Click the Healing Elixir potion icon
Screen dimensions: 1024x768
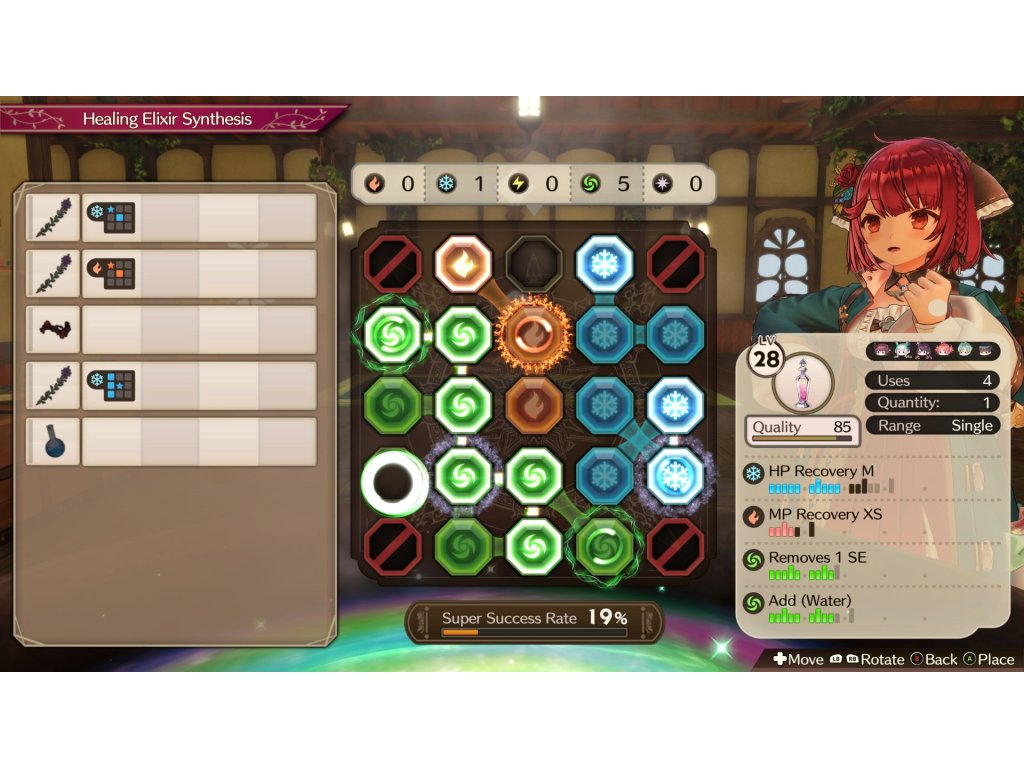pyautogui.click(x=802, y=382)
